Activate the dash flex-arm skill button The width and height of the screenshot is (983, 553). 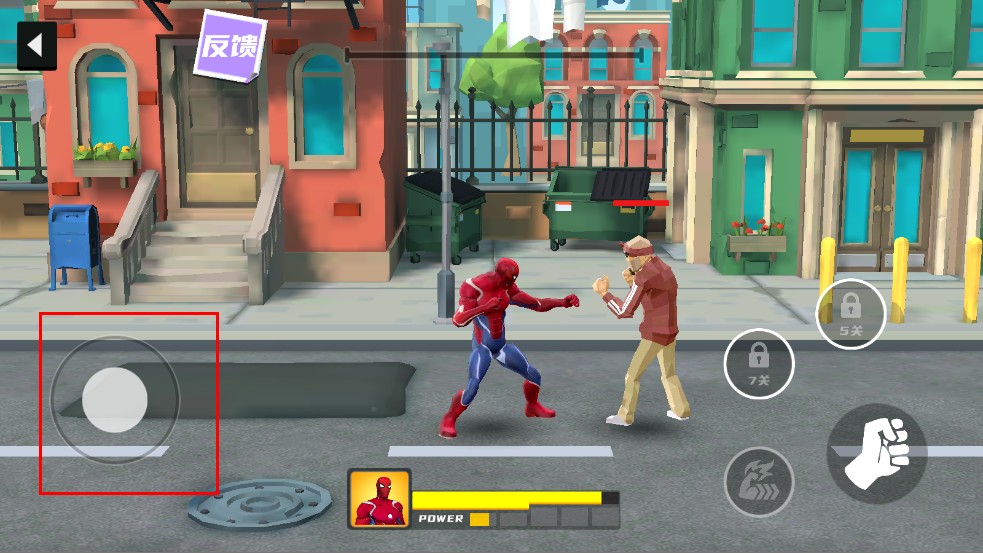pos(759,481)
